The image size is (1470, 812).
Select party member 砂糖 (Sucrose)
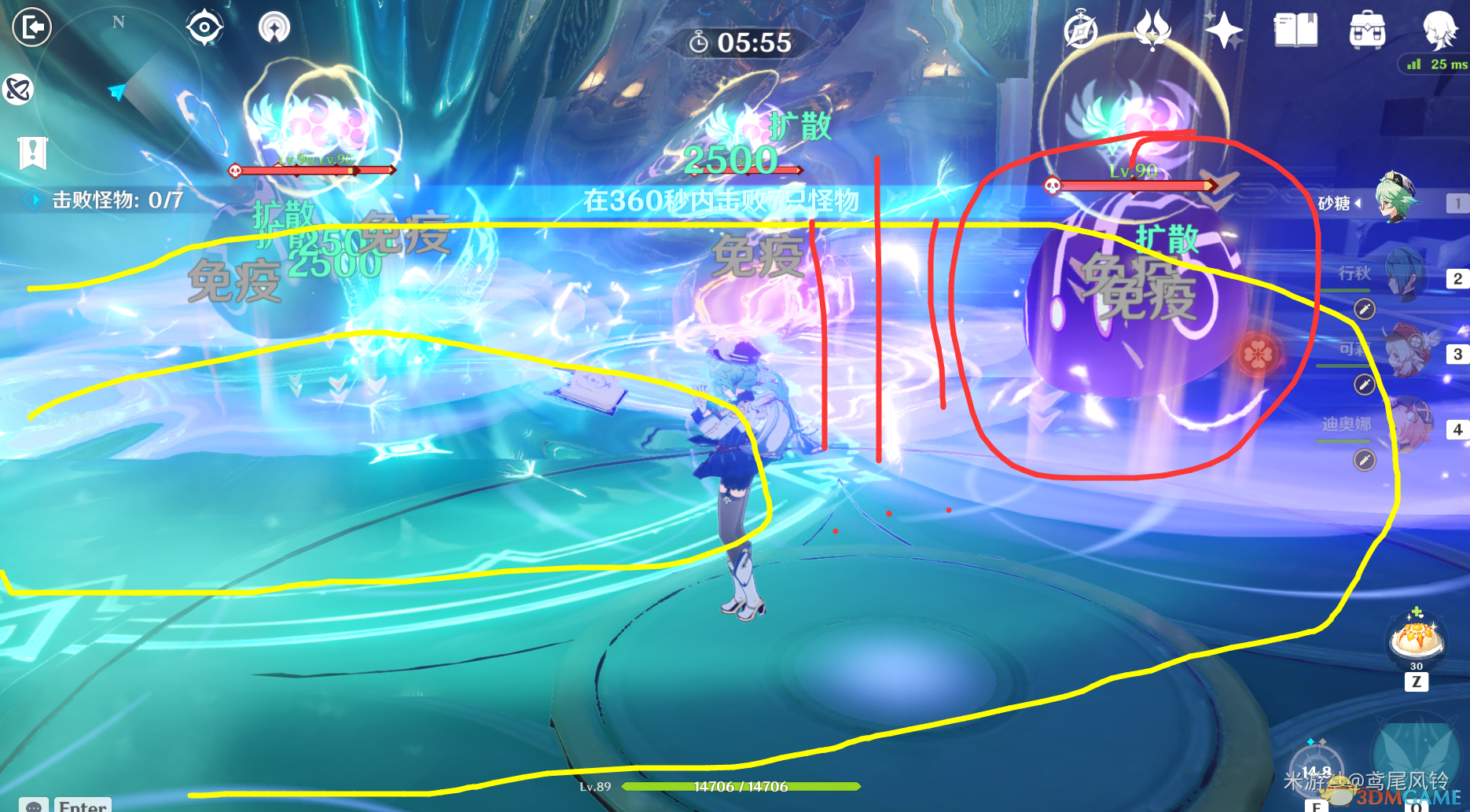tap(1396, 200)
